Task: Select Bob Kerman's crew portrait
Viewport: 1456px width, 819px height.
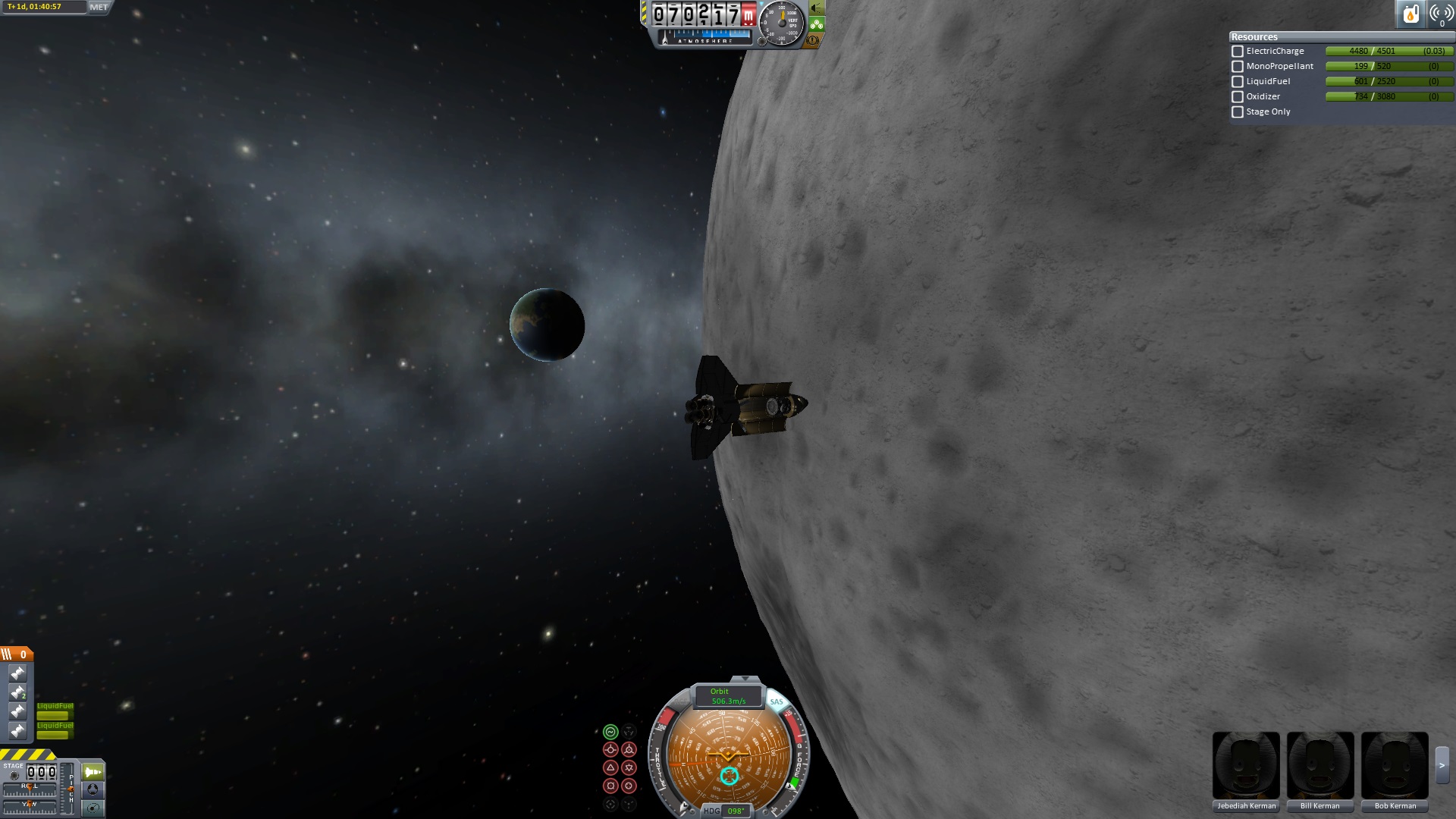Action: point(1395,766)
